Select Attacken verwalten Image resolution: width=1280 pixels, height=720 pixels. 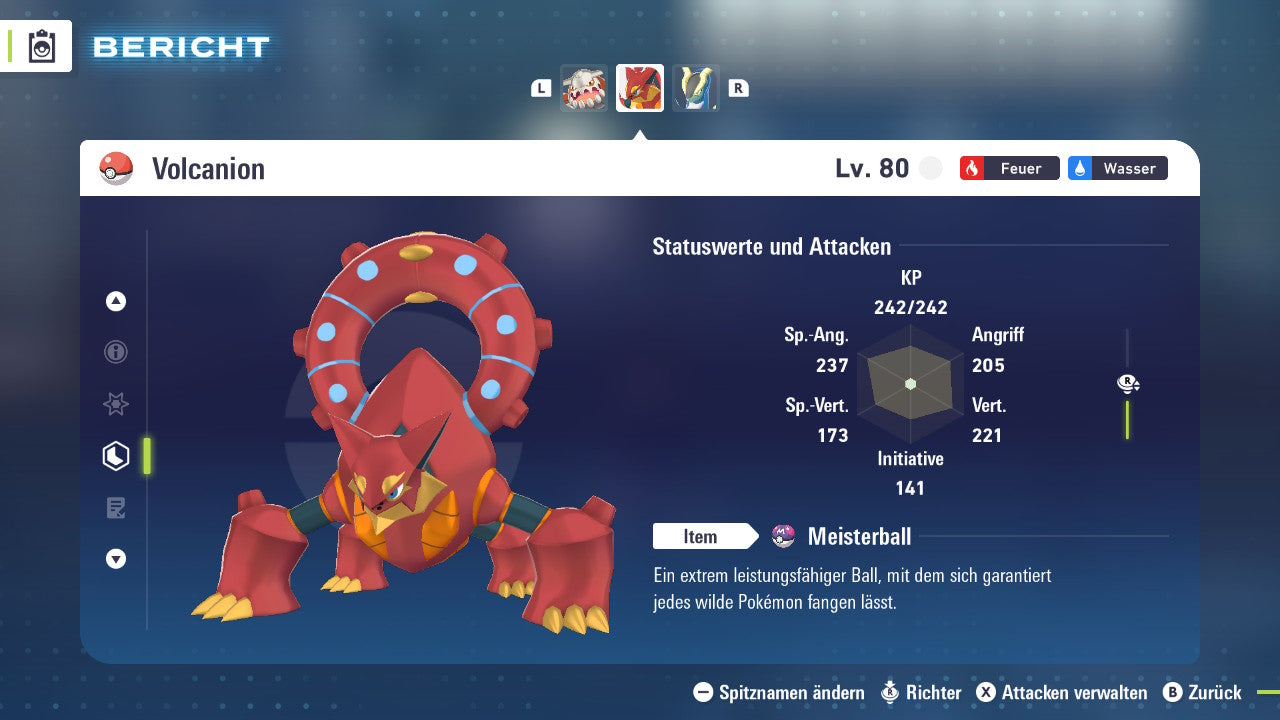(x=1062, y=692)
